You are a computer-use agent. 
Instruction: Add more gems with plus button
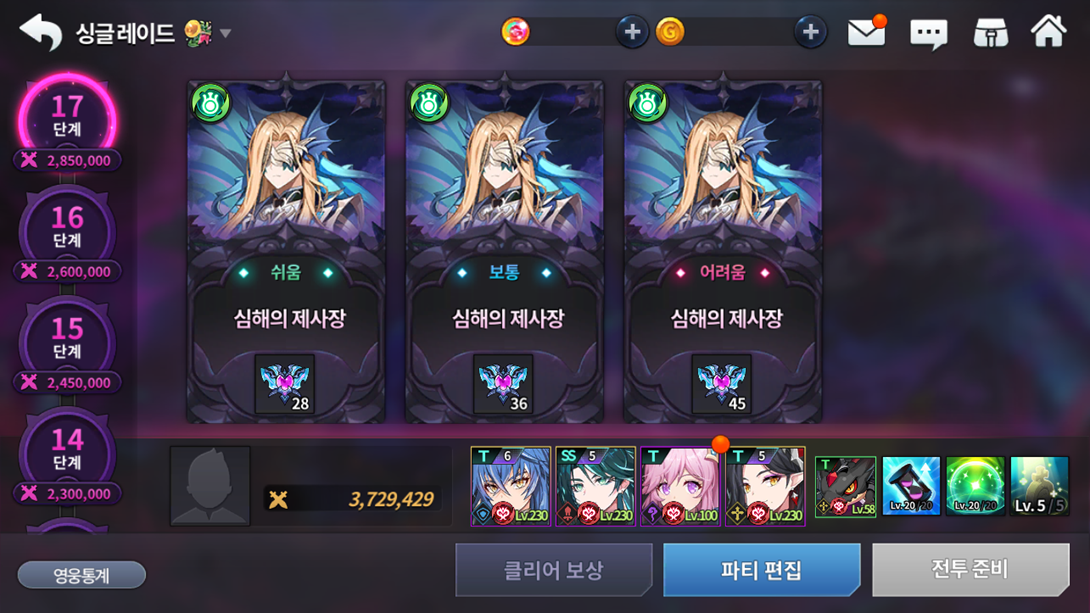coord(631,32)
